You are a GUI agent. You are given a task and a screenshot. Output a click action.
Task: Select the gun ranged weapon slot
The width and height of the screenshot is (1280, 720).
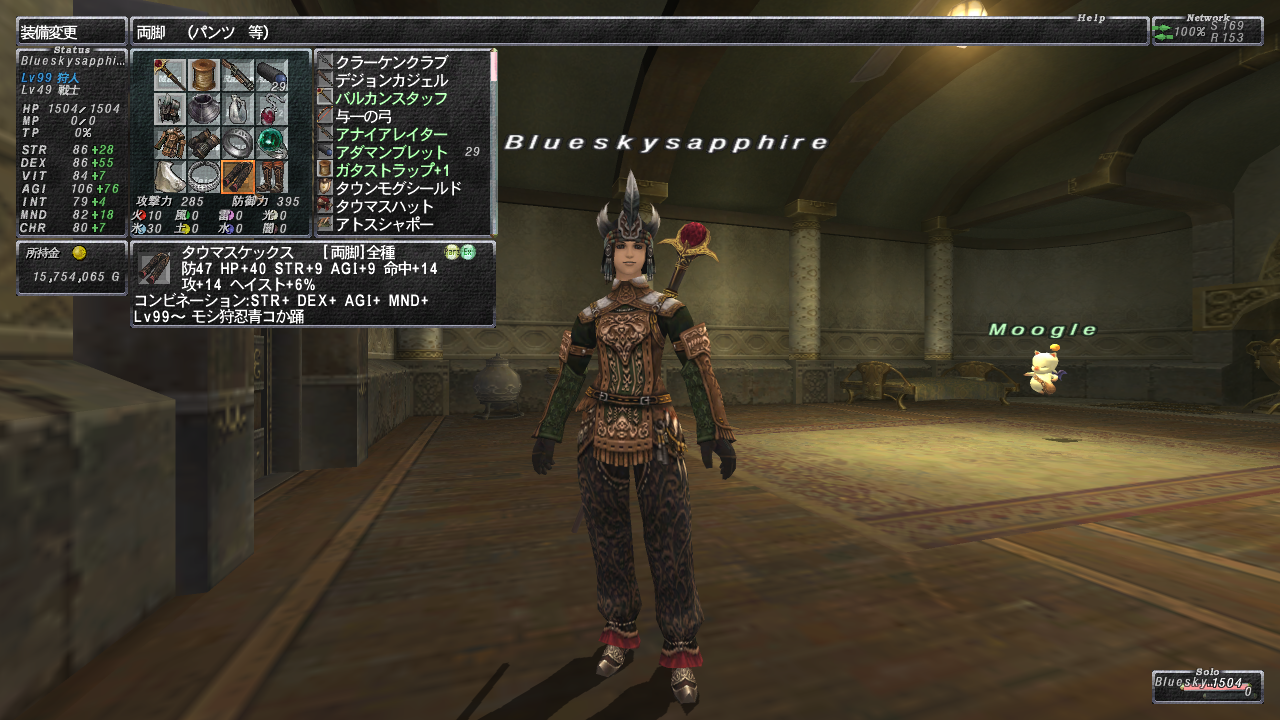point(238,75)
